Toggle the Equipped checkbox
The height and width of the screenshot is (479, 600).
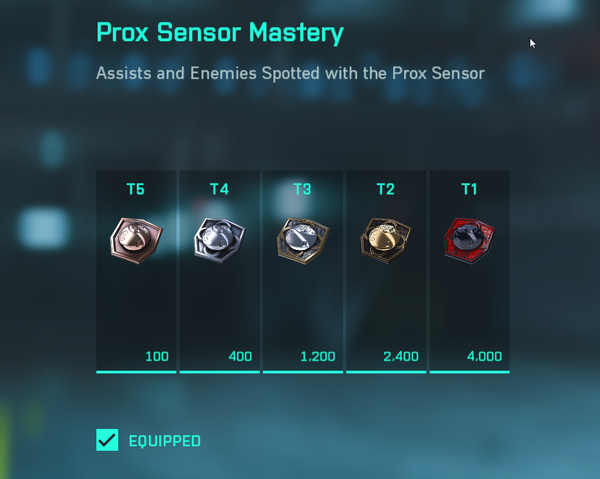tap(107, 440)
